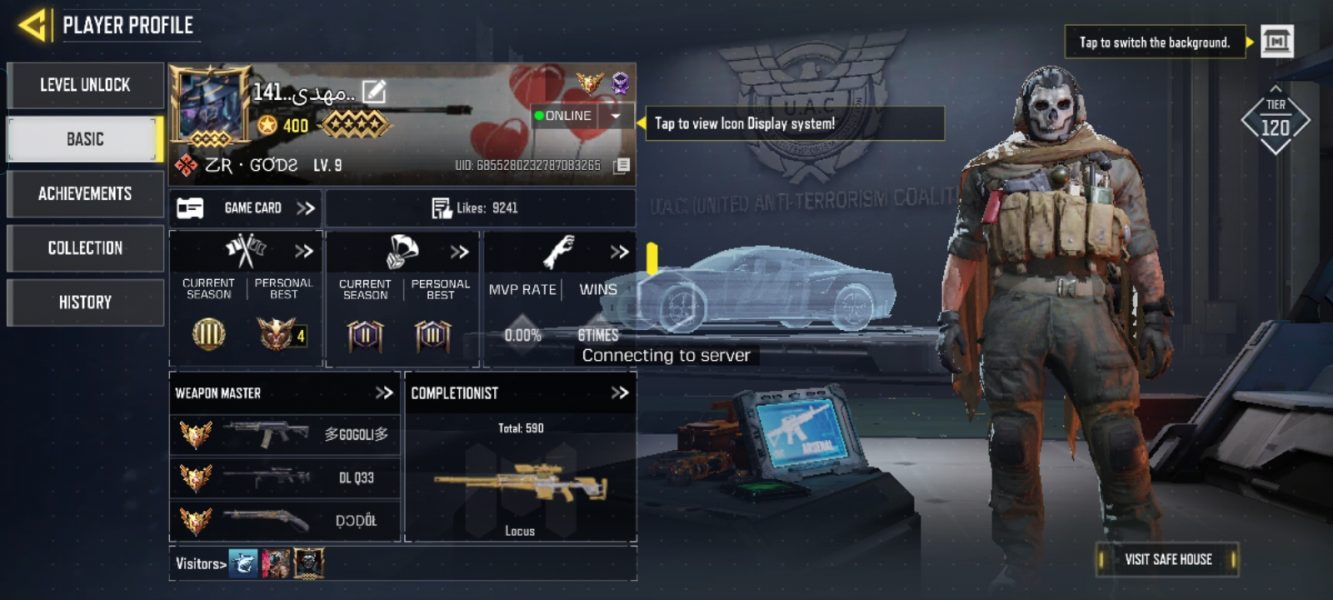The width and height of the screenshot is (1333, 600).
Task: Show the Collection tab
Action: coord(85,248)
